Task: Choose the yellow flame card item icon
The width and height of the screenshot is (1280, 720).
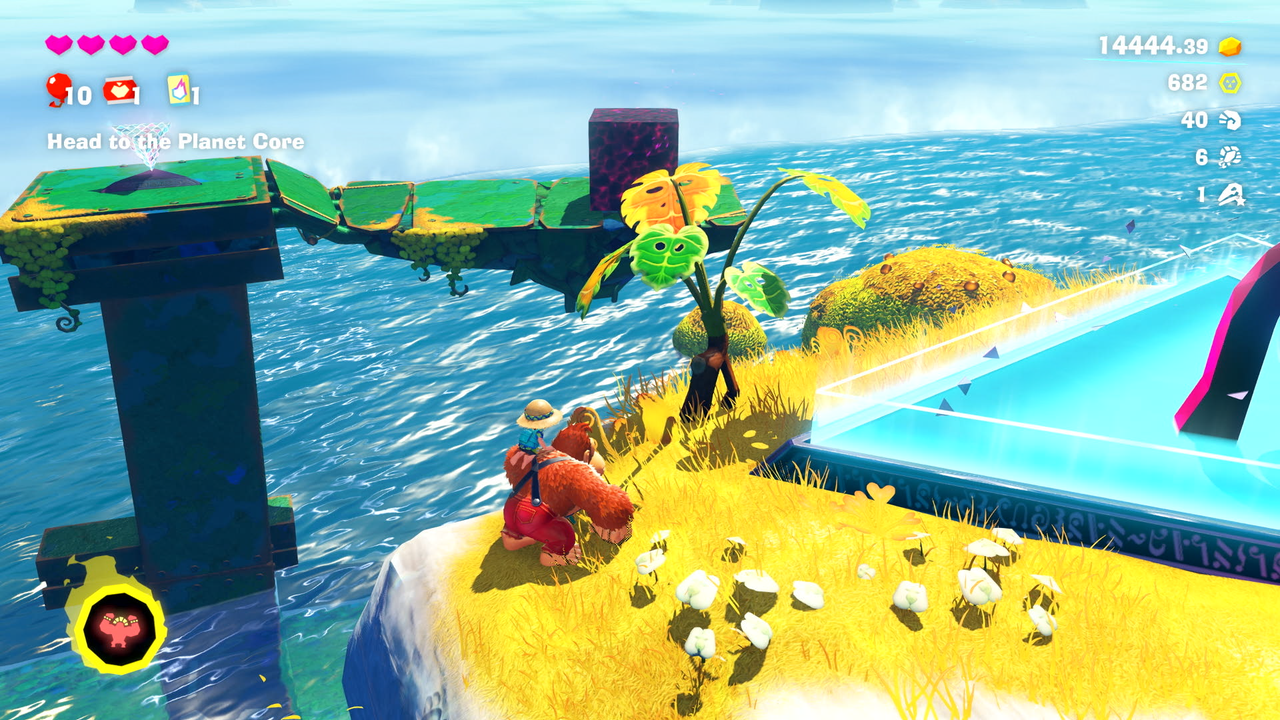Action: point(179,90)
